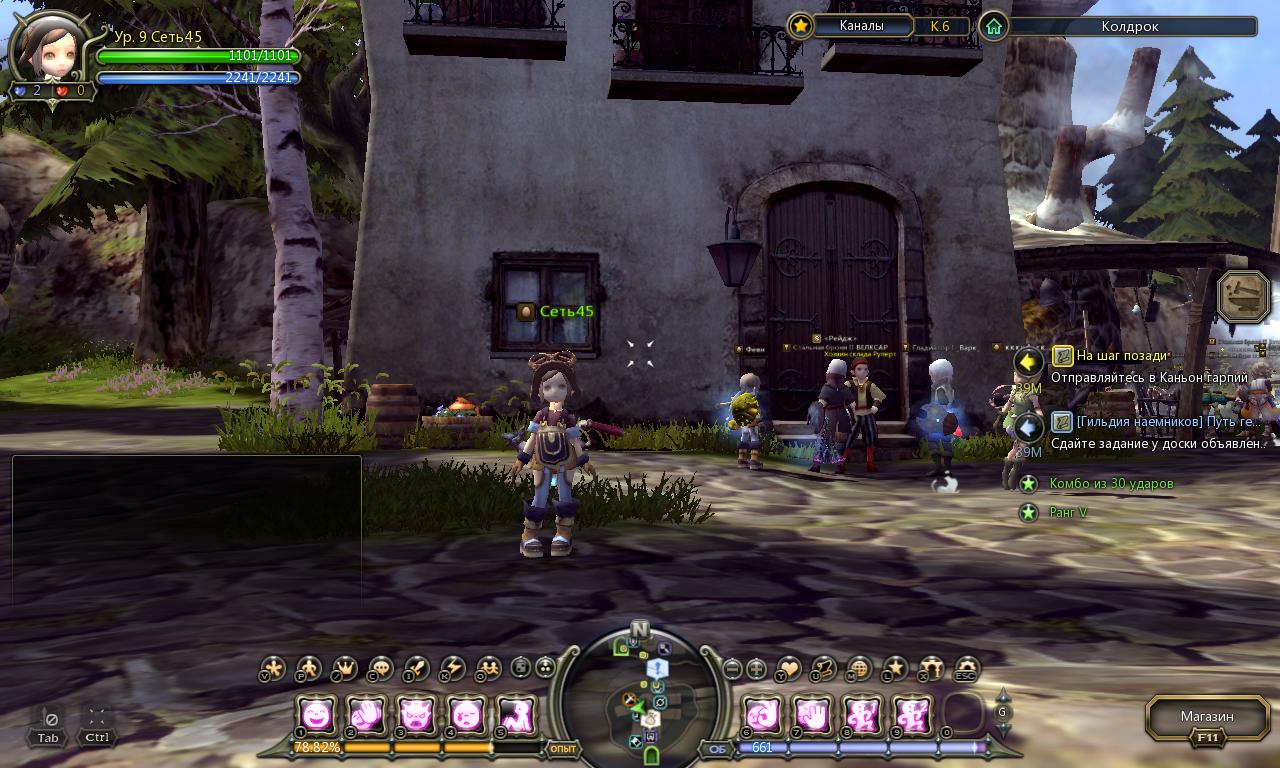This screenshot has width=1280, height=768.
Task: Open the crown menu icon
Action: pyautogui.click(x=345, y=668)
